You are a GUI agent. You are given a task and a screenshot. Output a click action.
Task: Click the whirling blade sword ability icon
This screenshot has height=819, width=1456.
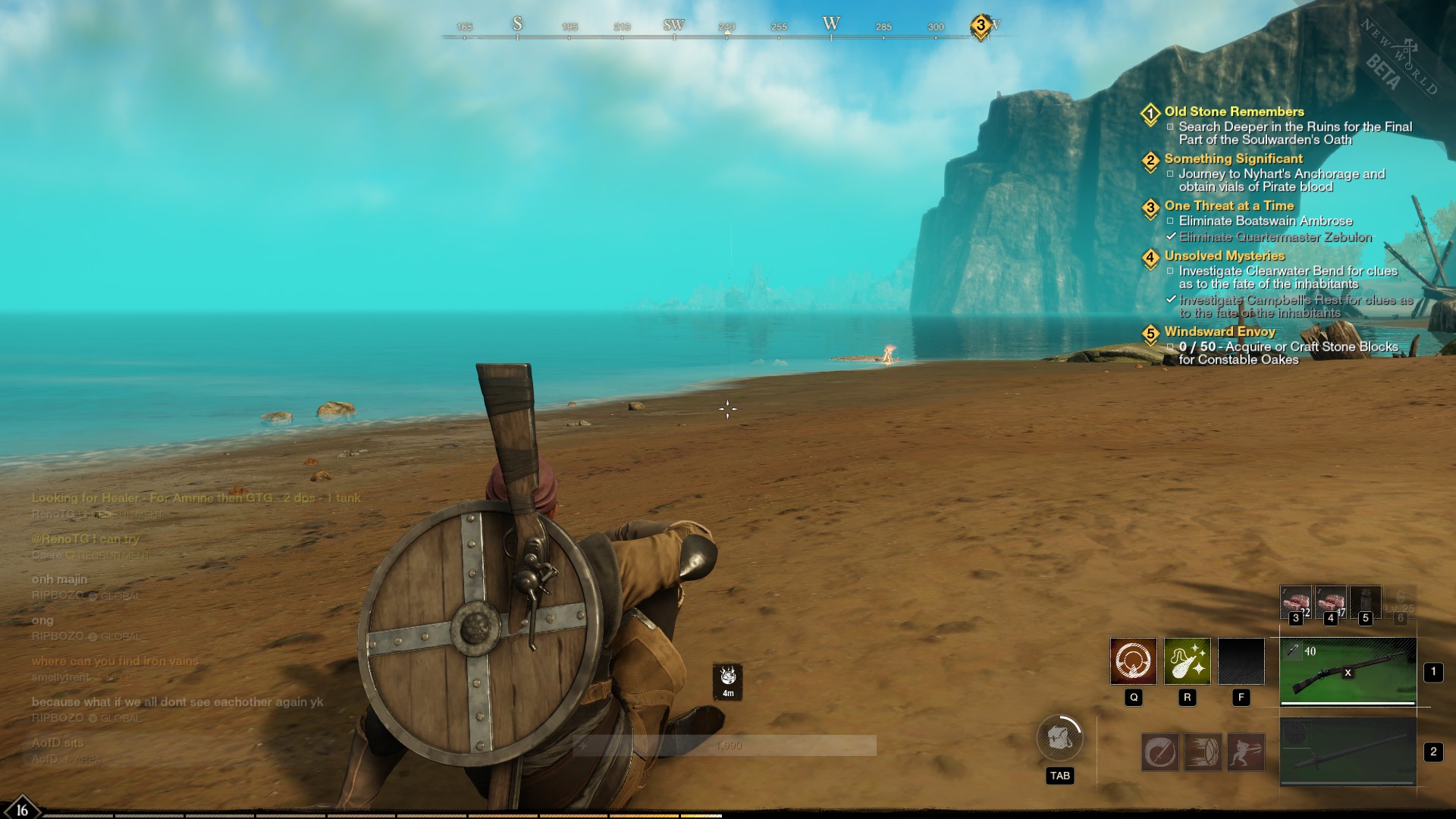1160,752
